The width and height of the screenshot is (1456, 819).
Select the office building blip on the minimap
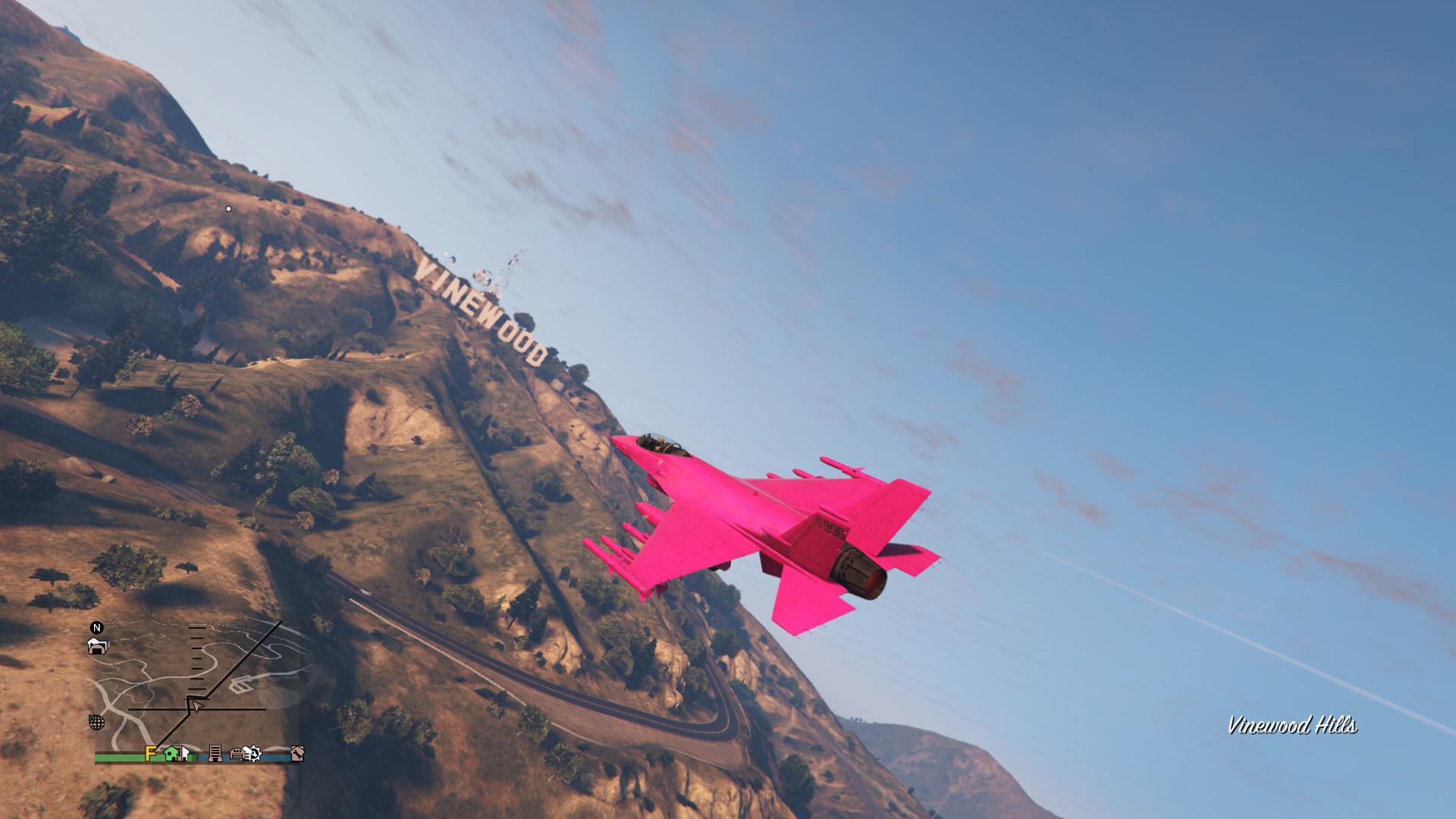[x=215, y=754]
